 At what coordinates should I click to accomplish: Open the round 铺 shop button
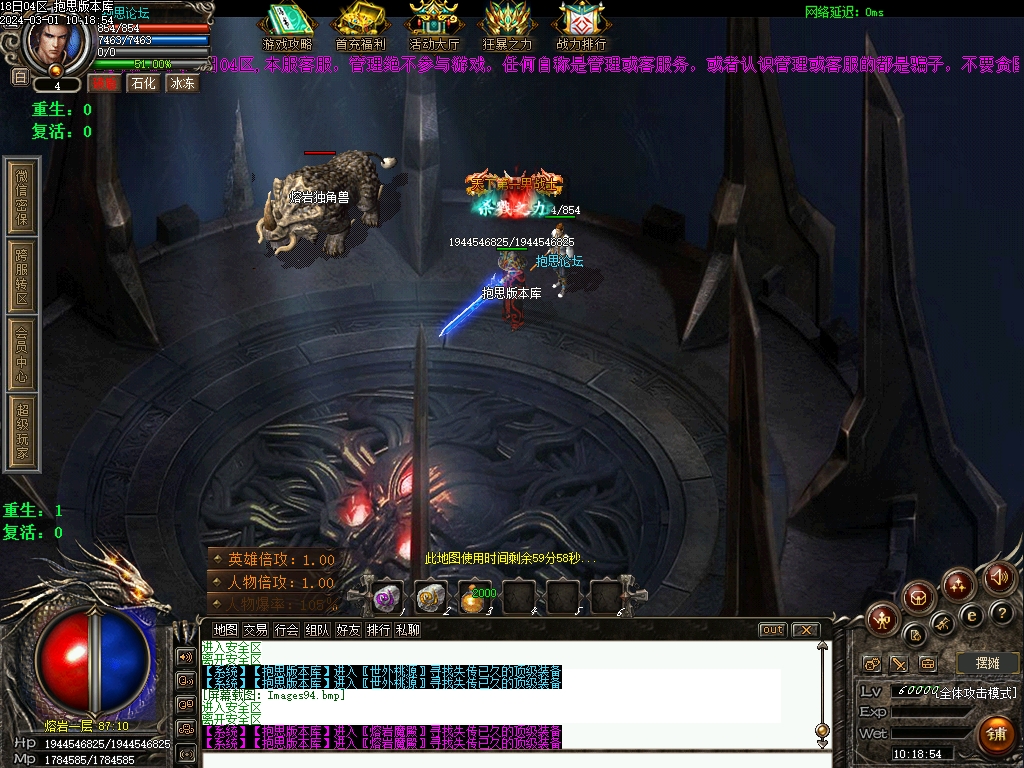tap(996, 734)
